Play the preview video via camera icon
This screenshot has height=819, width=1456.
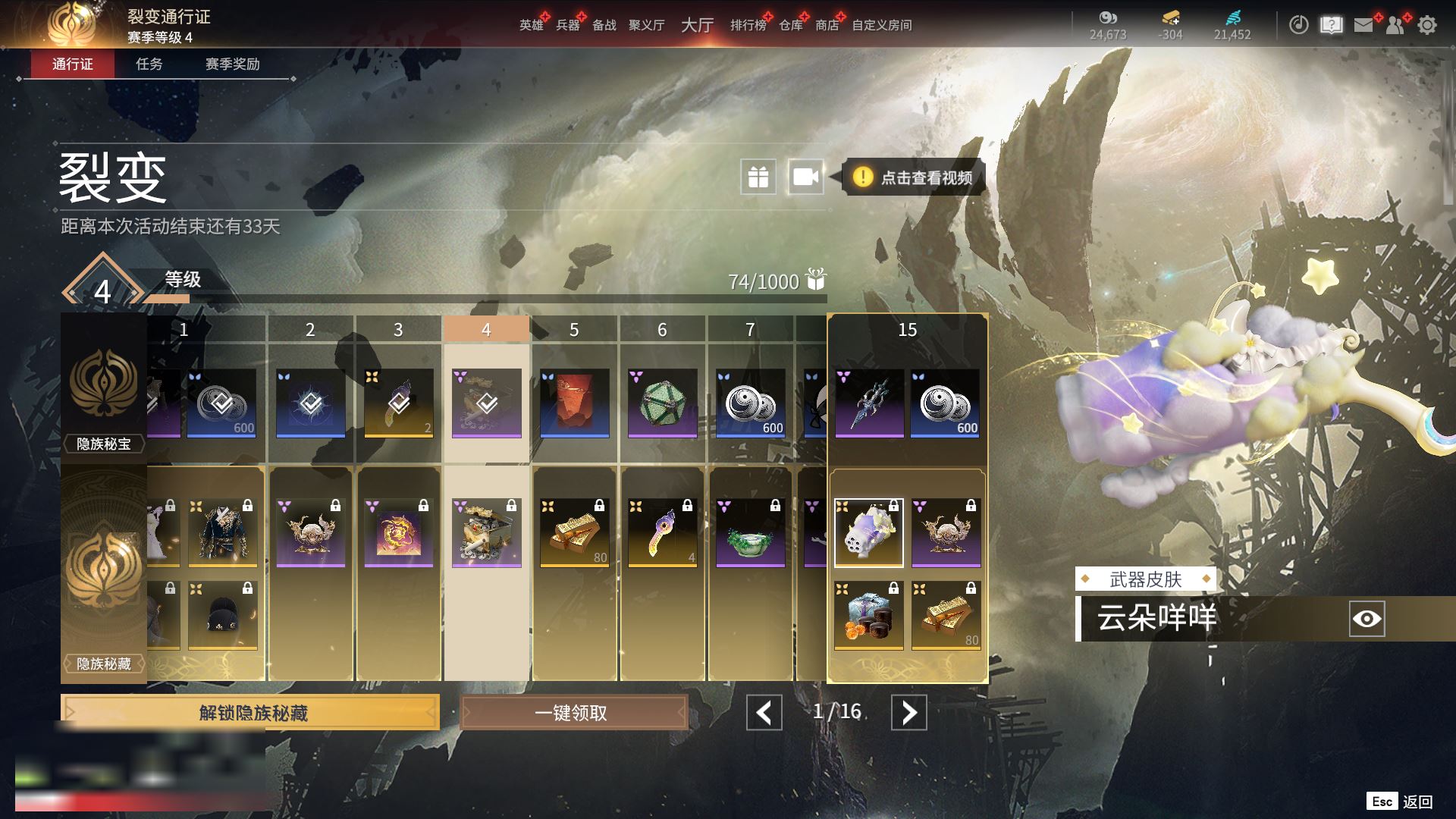tap(805, 177)
